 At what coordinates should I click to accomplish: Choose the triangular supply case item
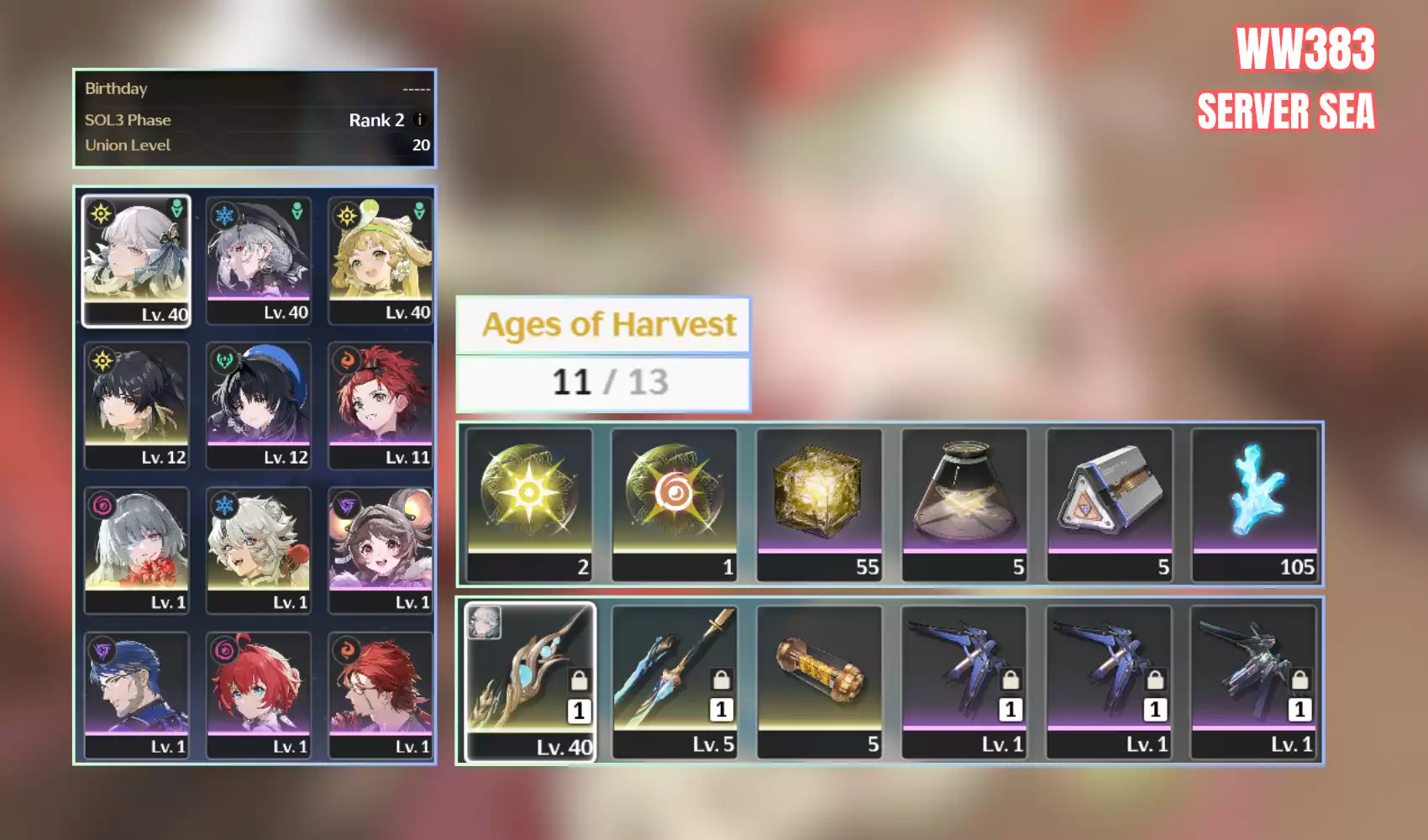pos(1110,504)
